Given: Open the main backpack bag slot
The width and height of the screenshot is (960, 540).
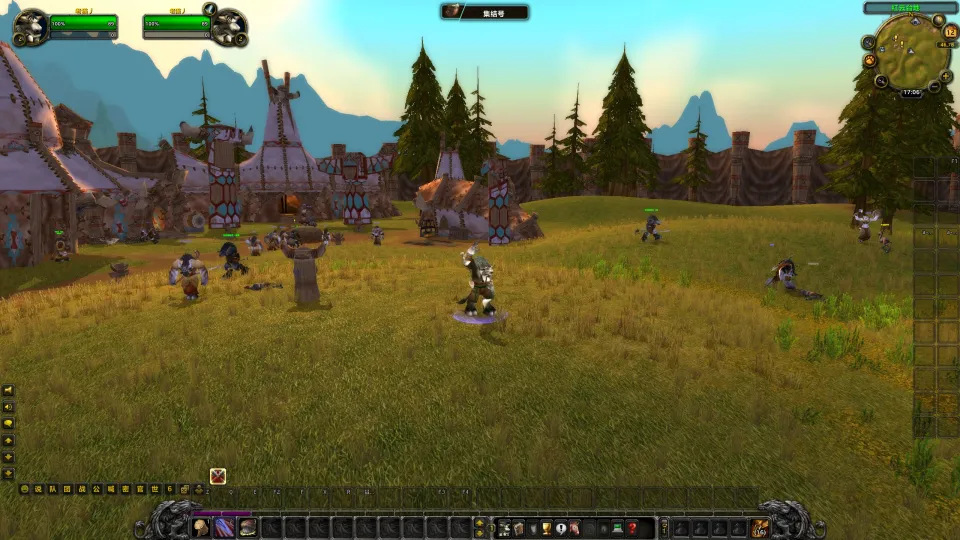Looking at the screenshot, I should tap(761, 527).
